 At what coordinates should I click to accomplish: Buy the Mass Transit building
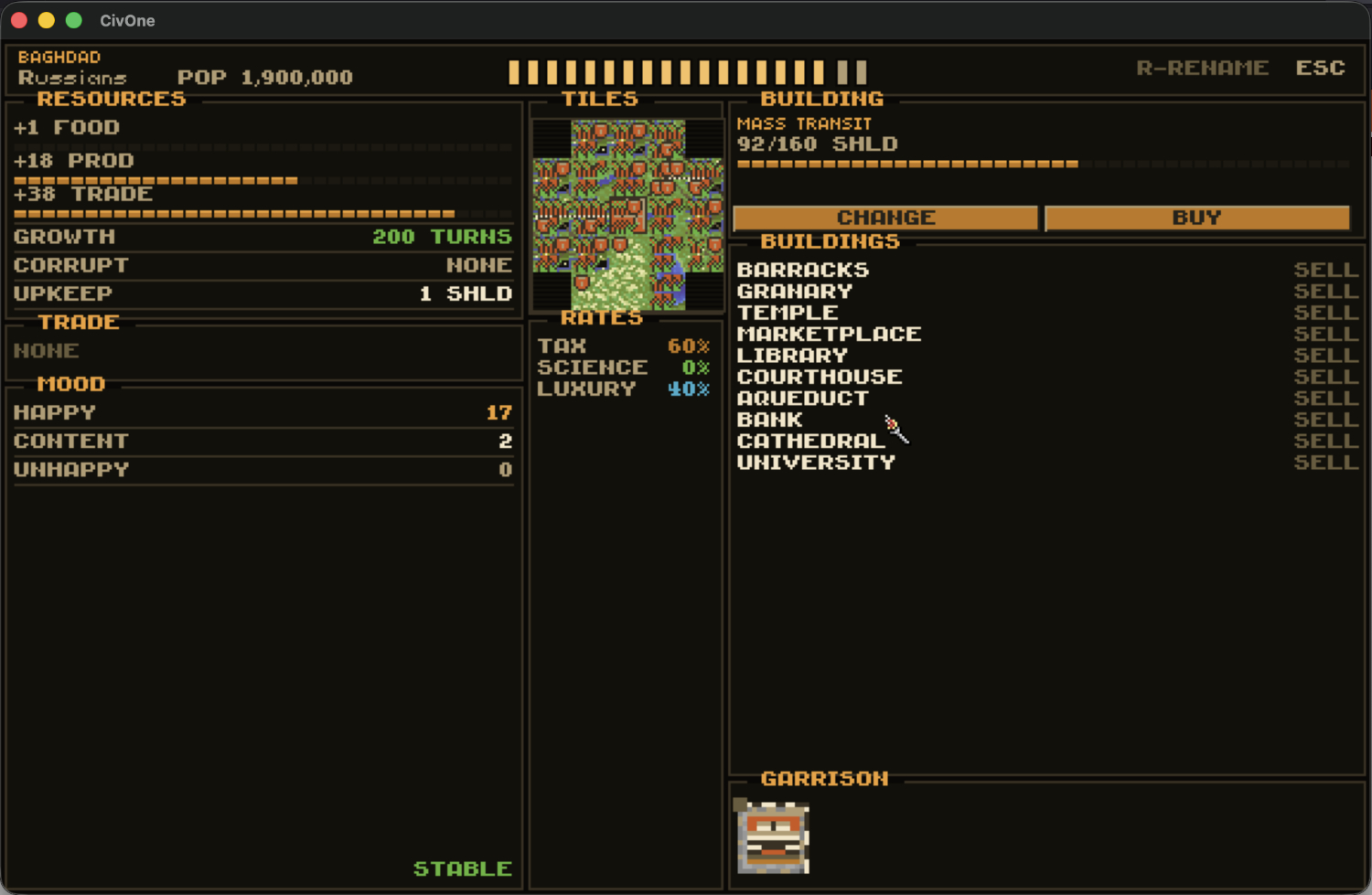pos(1196,218)
